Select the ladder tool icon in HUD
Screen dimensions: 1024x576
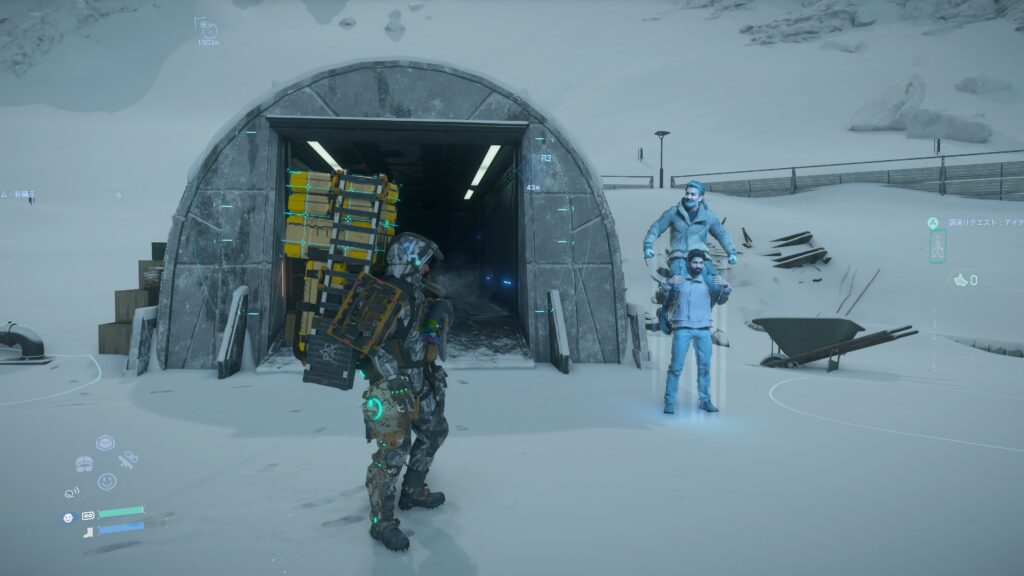point(127,460)
